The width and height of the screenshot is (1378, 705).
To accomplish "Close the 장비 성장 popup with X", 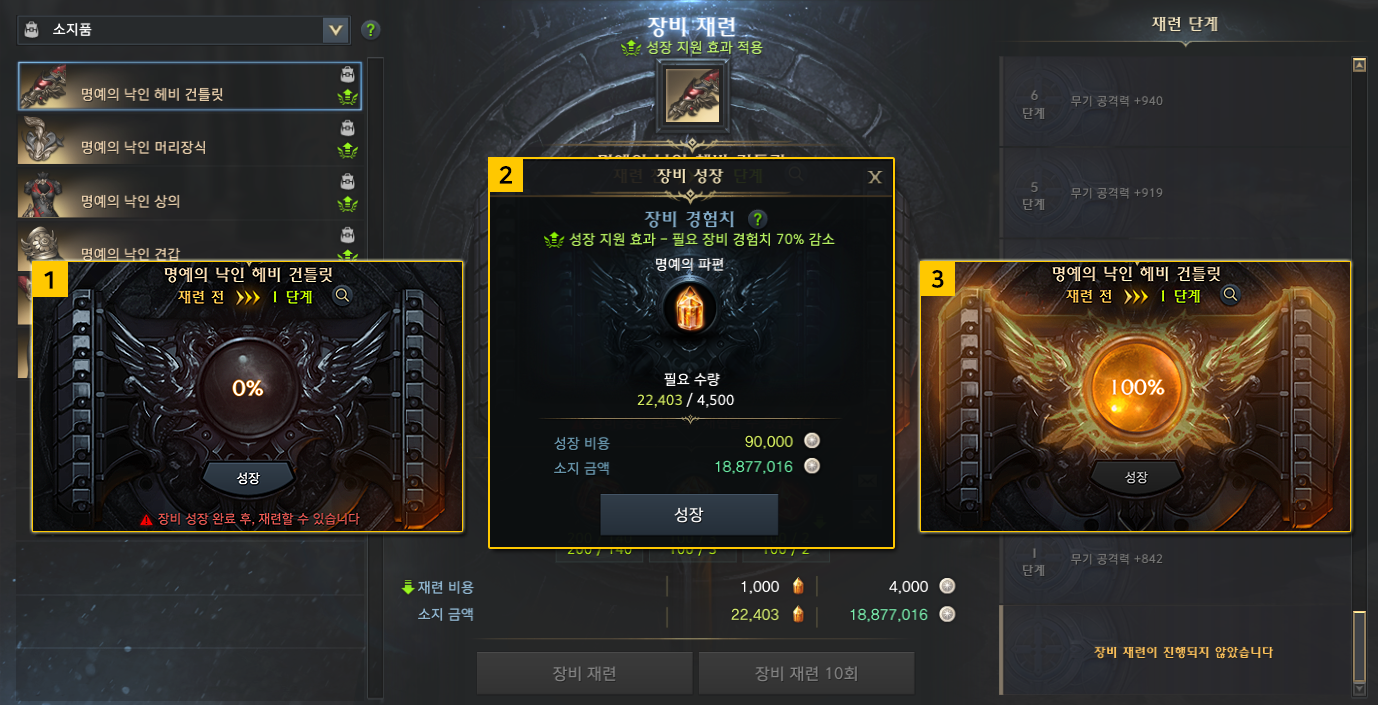I will tap(875, 177).
